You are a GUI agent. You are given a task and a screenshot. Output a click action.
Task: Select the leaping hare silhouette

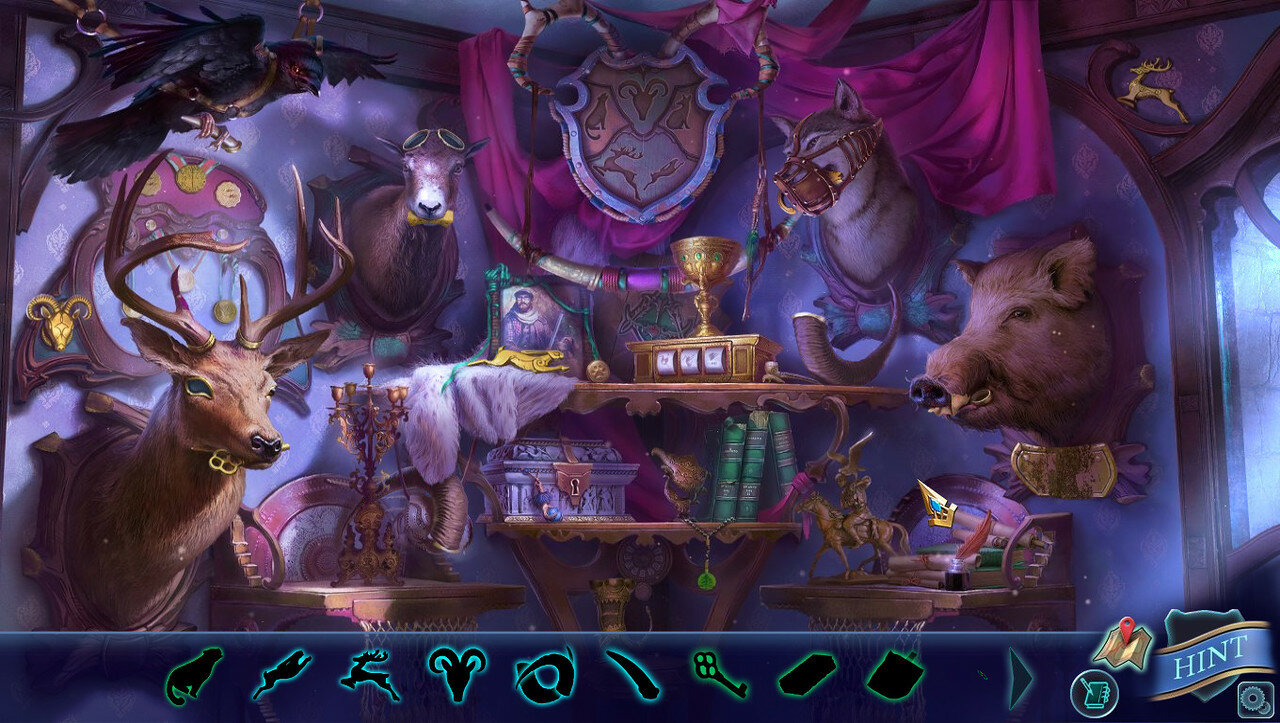281,674
